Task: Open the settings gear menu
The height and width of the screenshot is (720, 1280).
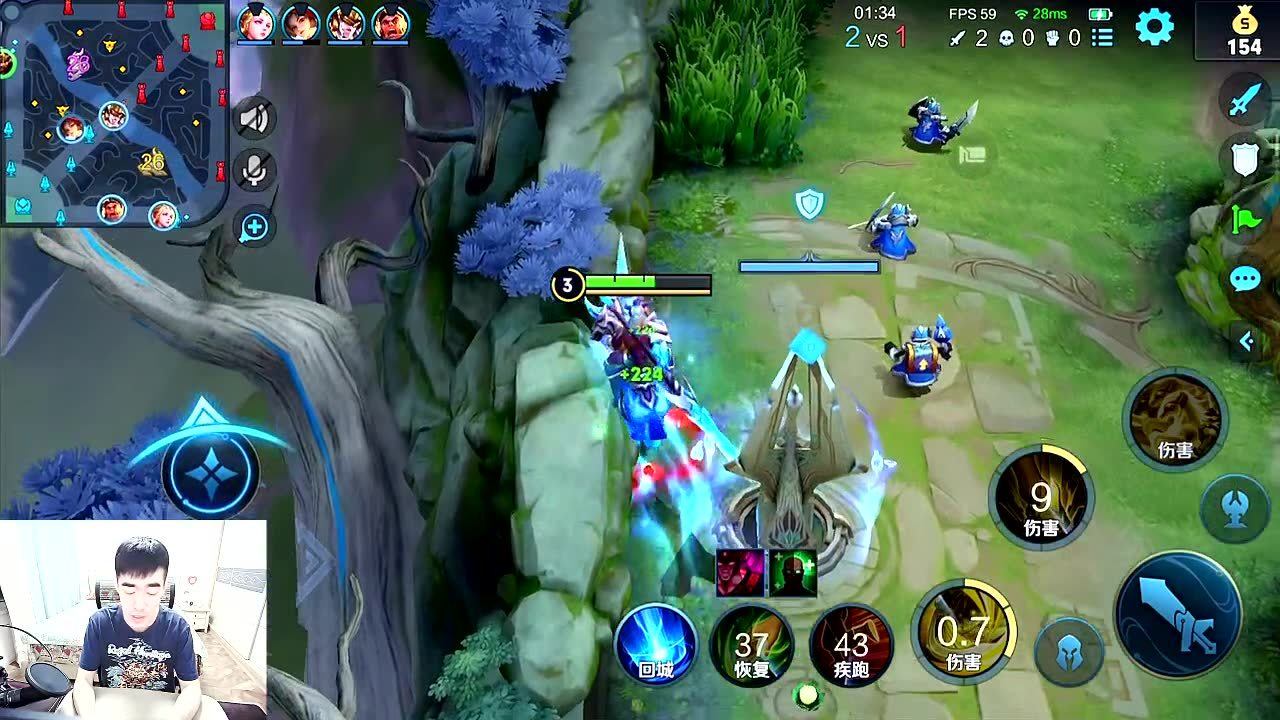Action: tap(1154, 27)
